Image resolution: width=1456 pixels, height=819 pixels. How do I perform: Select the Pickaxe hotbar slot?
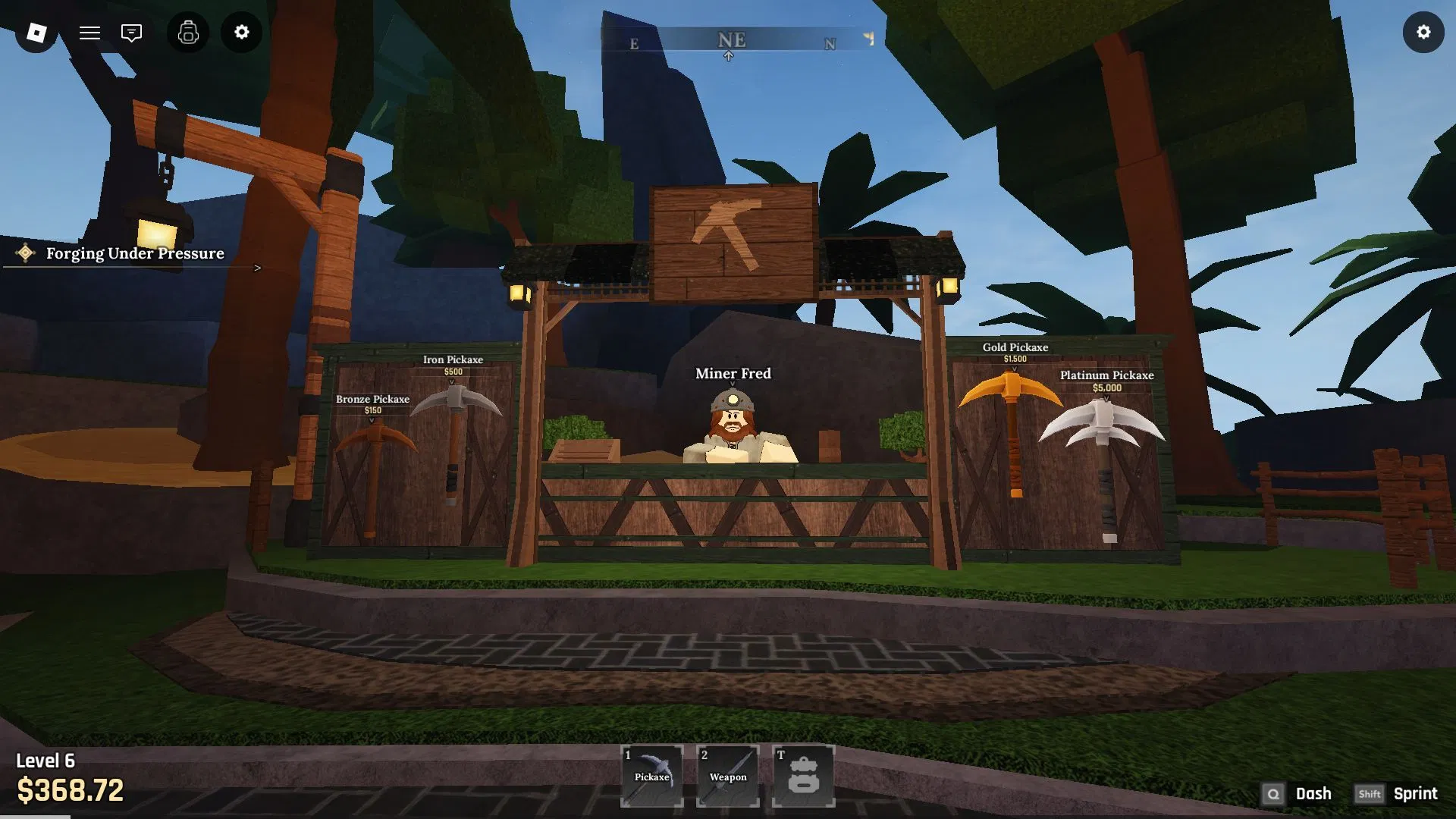[652, 776]
